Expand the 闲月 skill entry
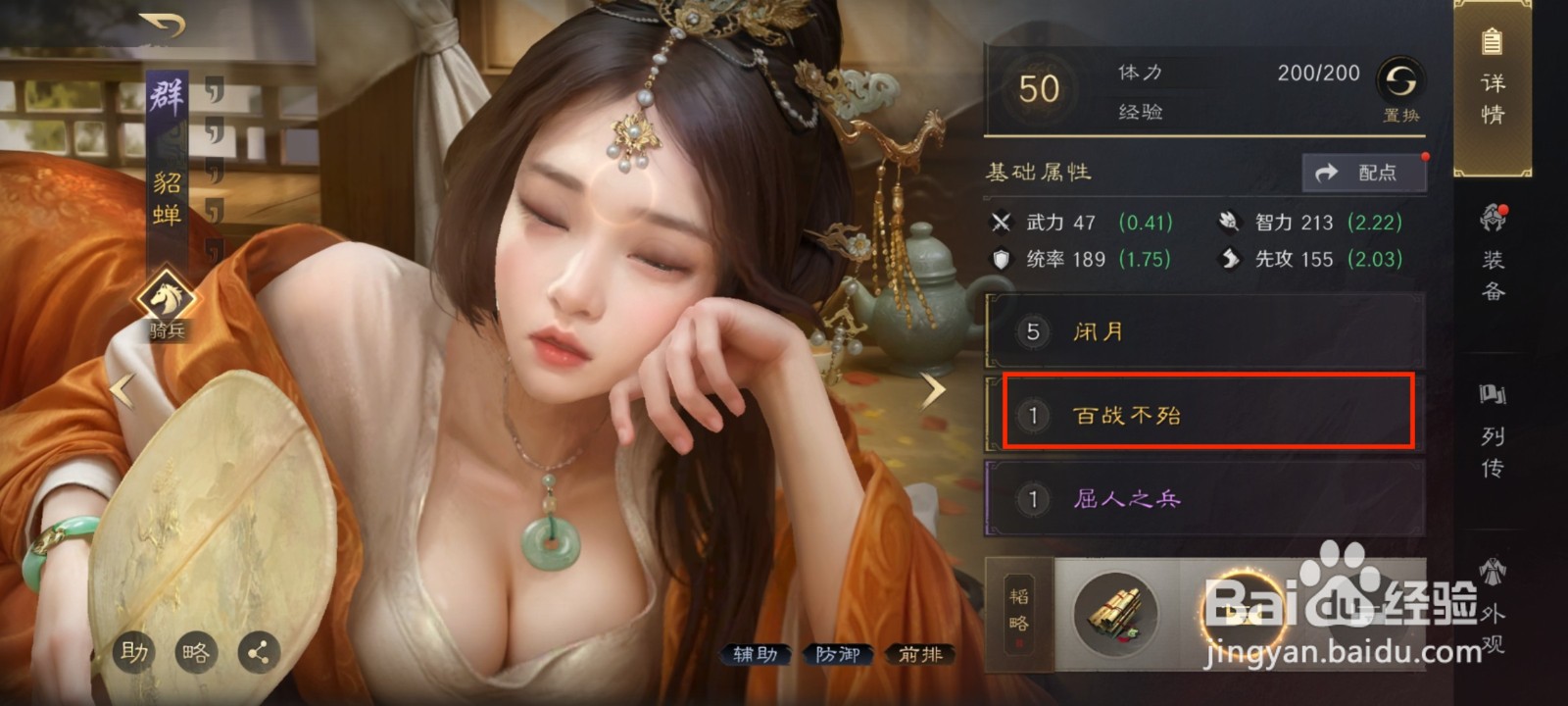The image size is (1568, 706). click(1203, 331)
